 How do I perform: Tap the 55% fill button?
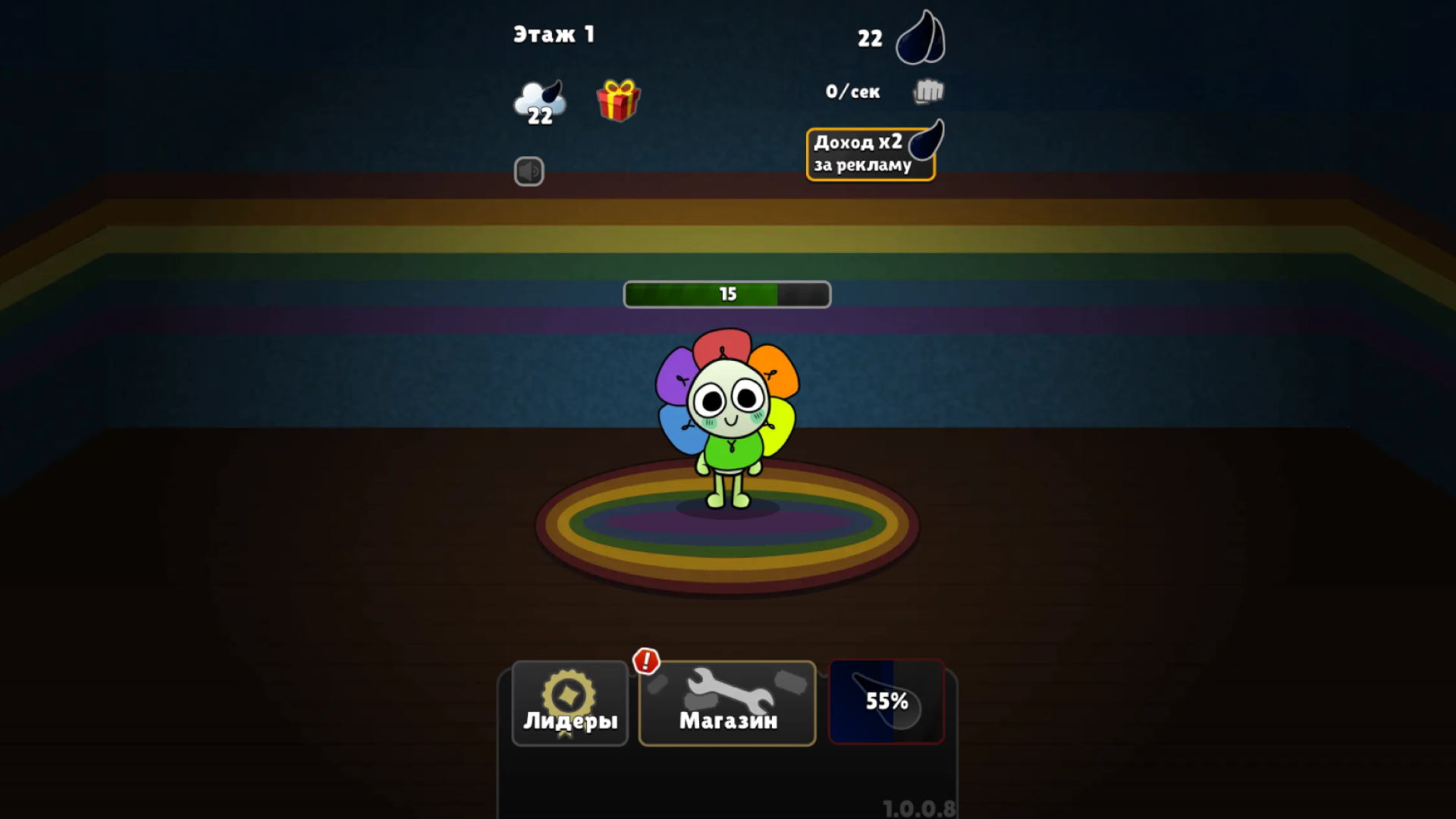[x=886, y=702]
